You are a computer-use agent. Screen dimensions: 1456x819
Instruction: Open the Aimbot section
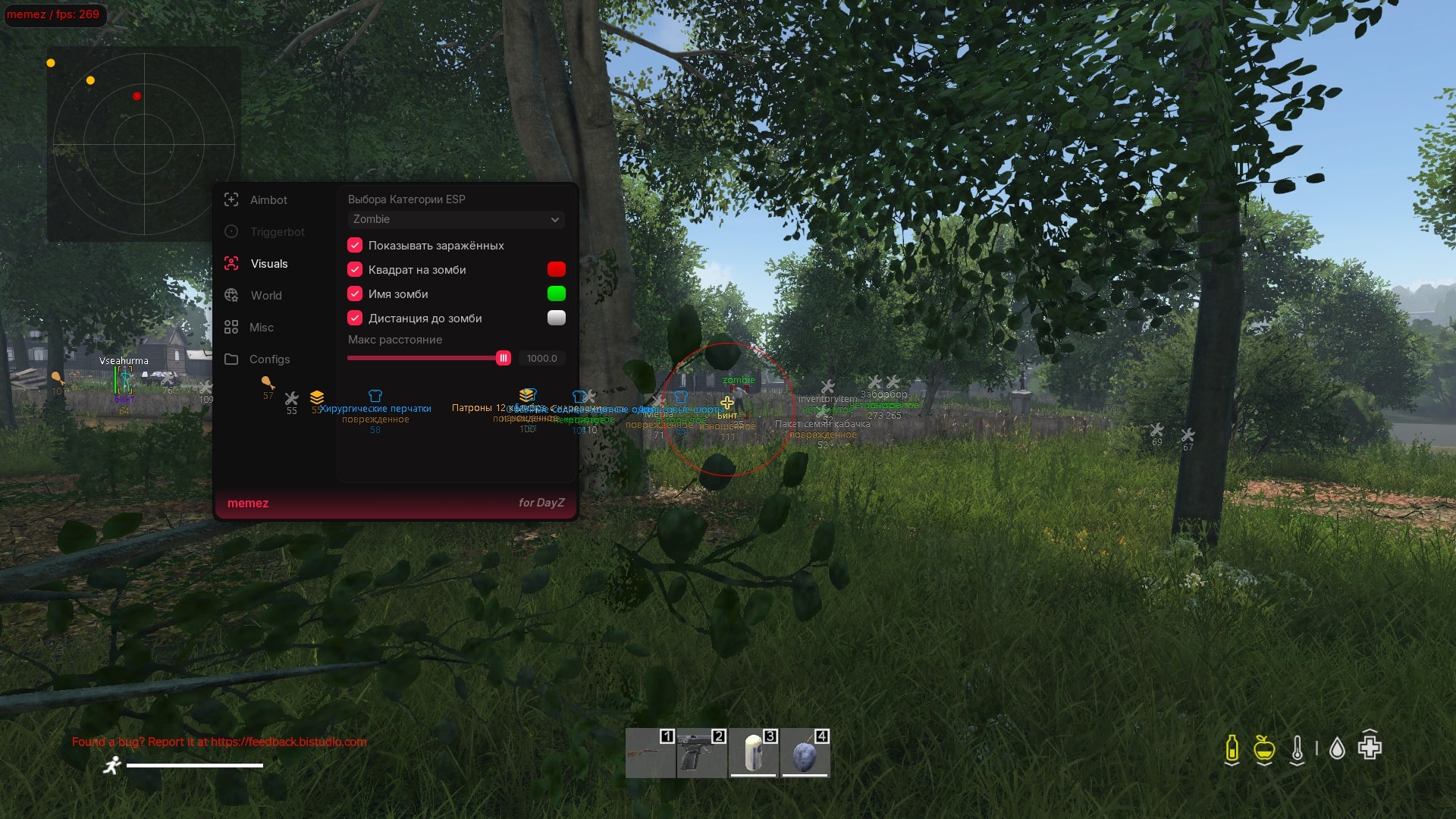pyautogui.click(x=268, y=200)
